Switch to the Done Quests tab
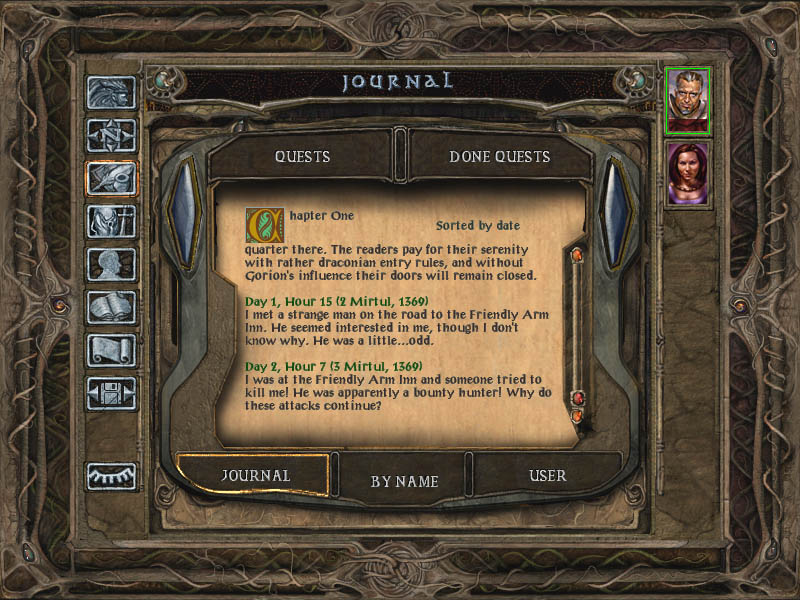 [x=499, y=157]
